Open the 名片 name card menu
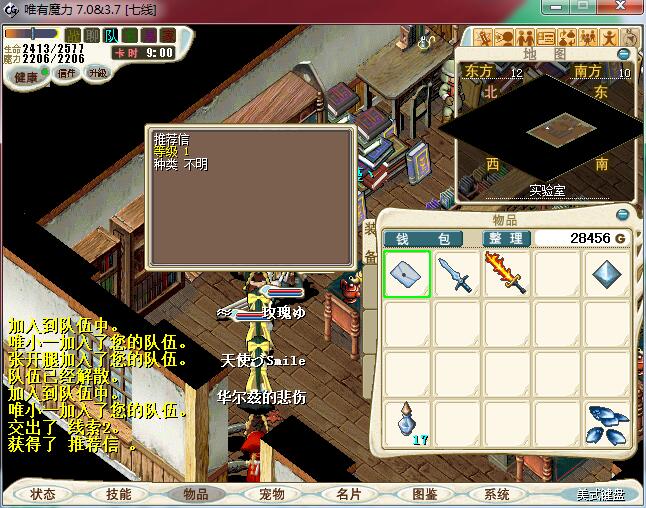The width and height of the screenshot is (646, 508). (347, 494)
